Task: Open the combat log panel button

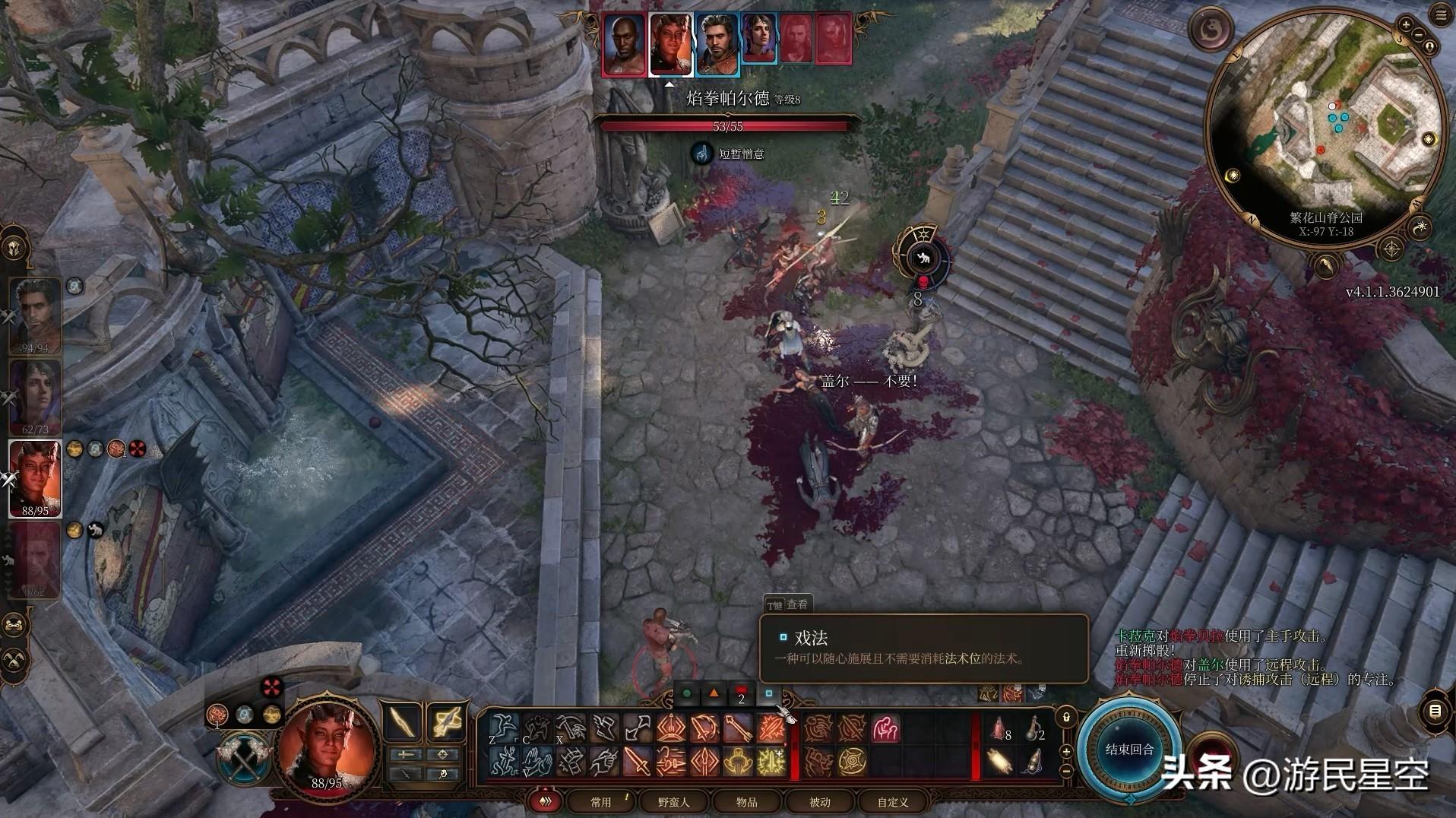Action: click(x=1435, y=712)
